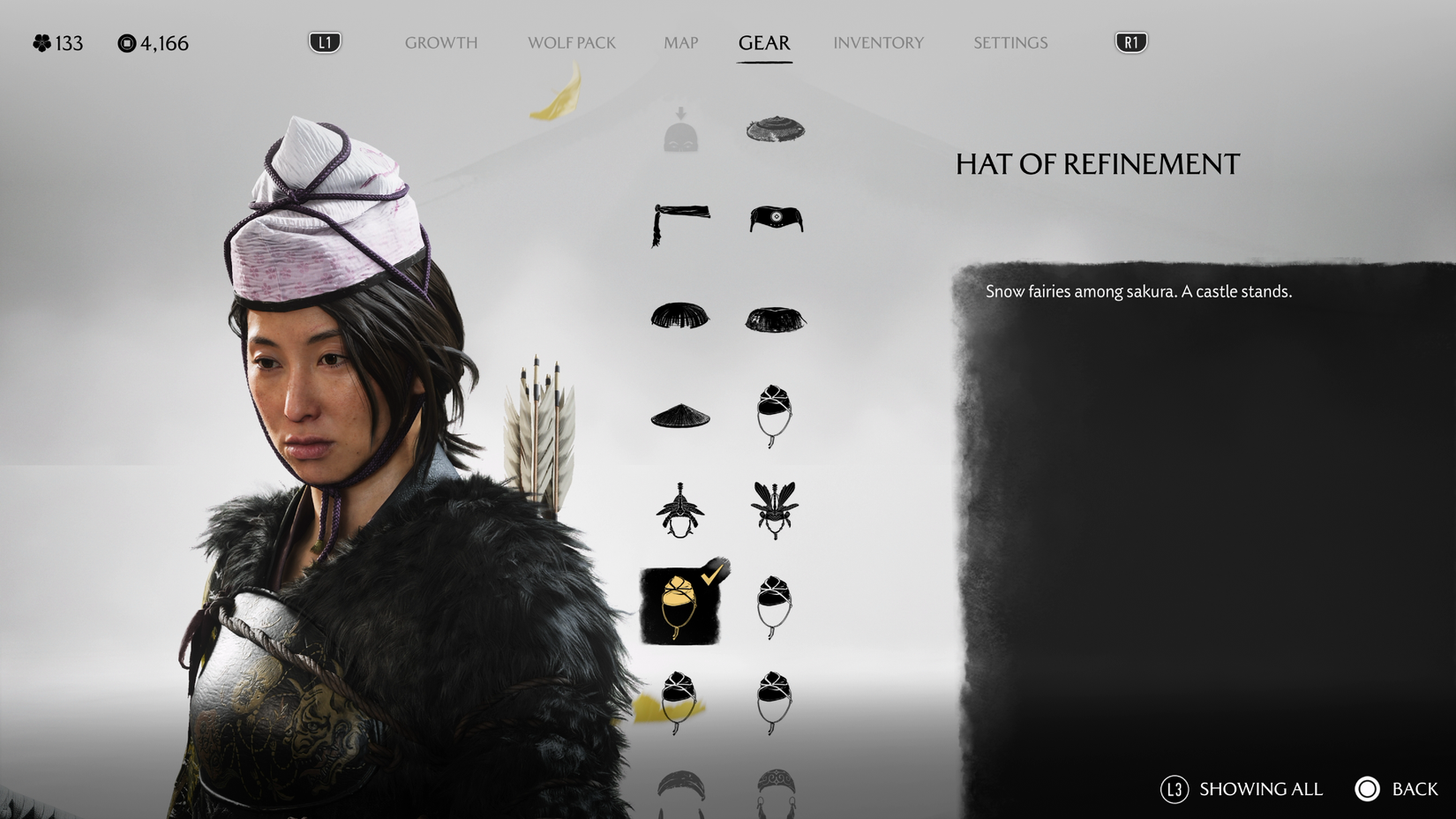This screenshot has width=1456, height=819.
Task: Switch to the Inventory tab
Action: (878, 42)
